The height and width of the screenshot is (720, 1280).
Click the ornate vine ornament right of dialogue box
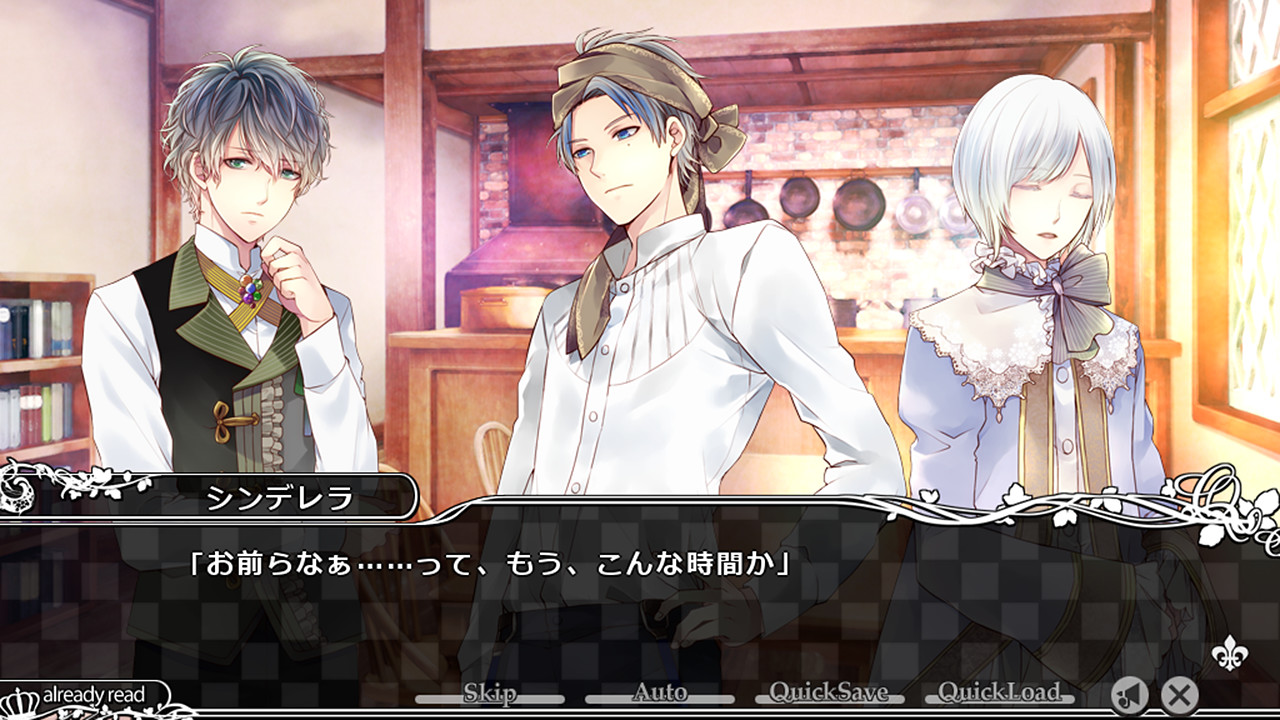pyautogui.click(x=1215, y=490)
